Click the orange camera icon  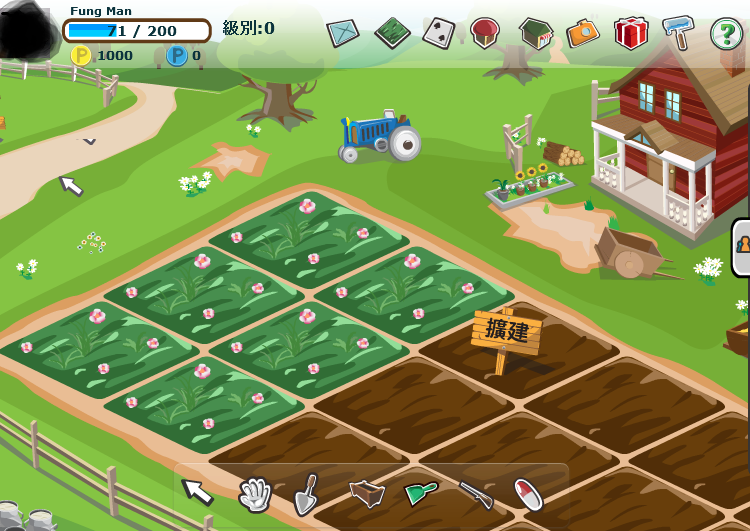[583, 33]
